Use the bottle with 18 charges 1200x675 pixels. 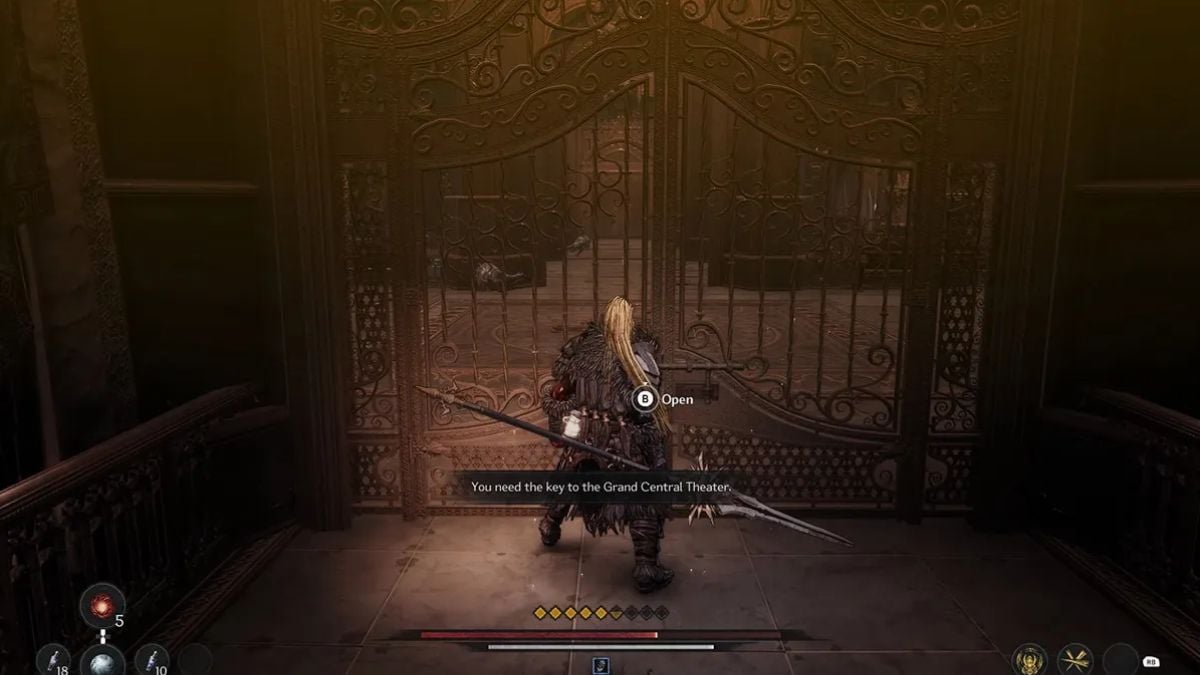click(x=50, y=661)
